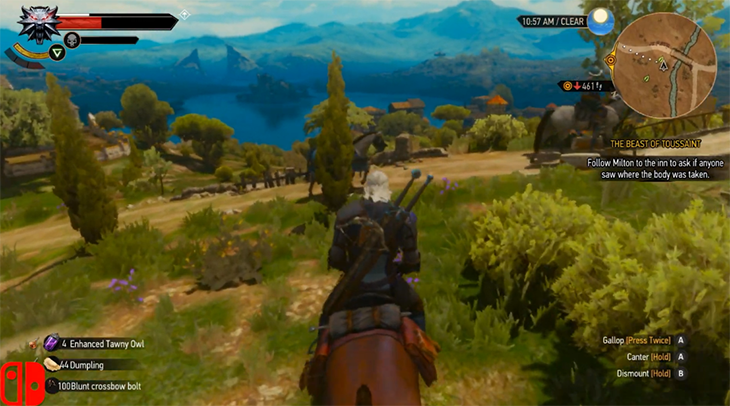This screenshot has height=406, width=730.
Task: Select the green Sign icon by the medallion
Action: tap(57, 52)
